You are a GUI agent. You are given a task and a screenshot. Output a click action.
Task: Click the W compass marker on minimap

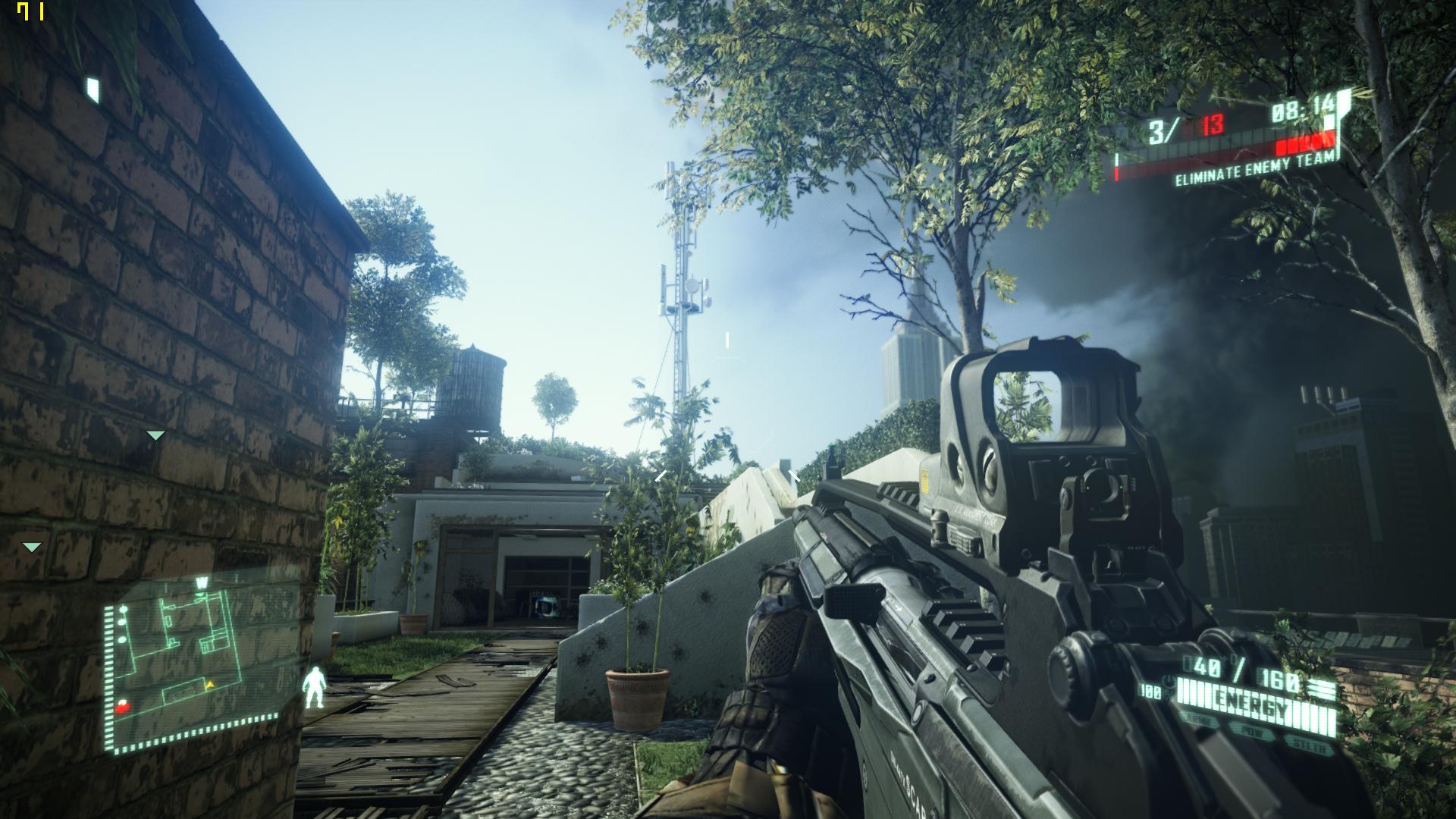pos(202,583)
